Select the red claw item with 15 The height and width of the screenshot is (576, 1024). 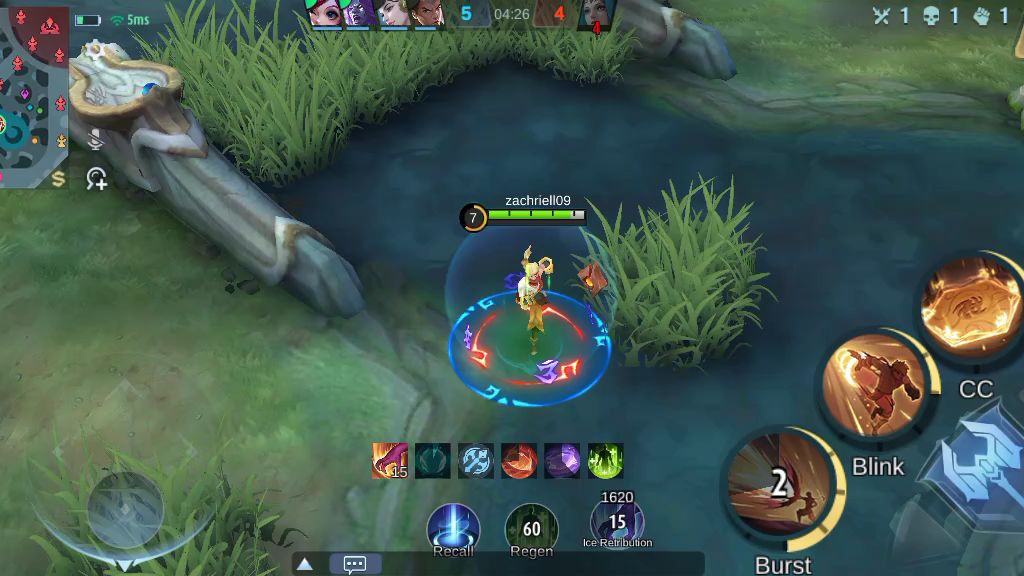click(x=389, y=461)
